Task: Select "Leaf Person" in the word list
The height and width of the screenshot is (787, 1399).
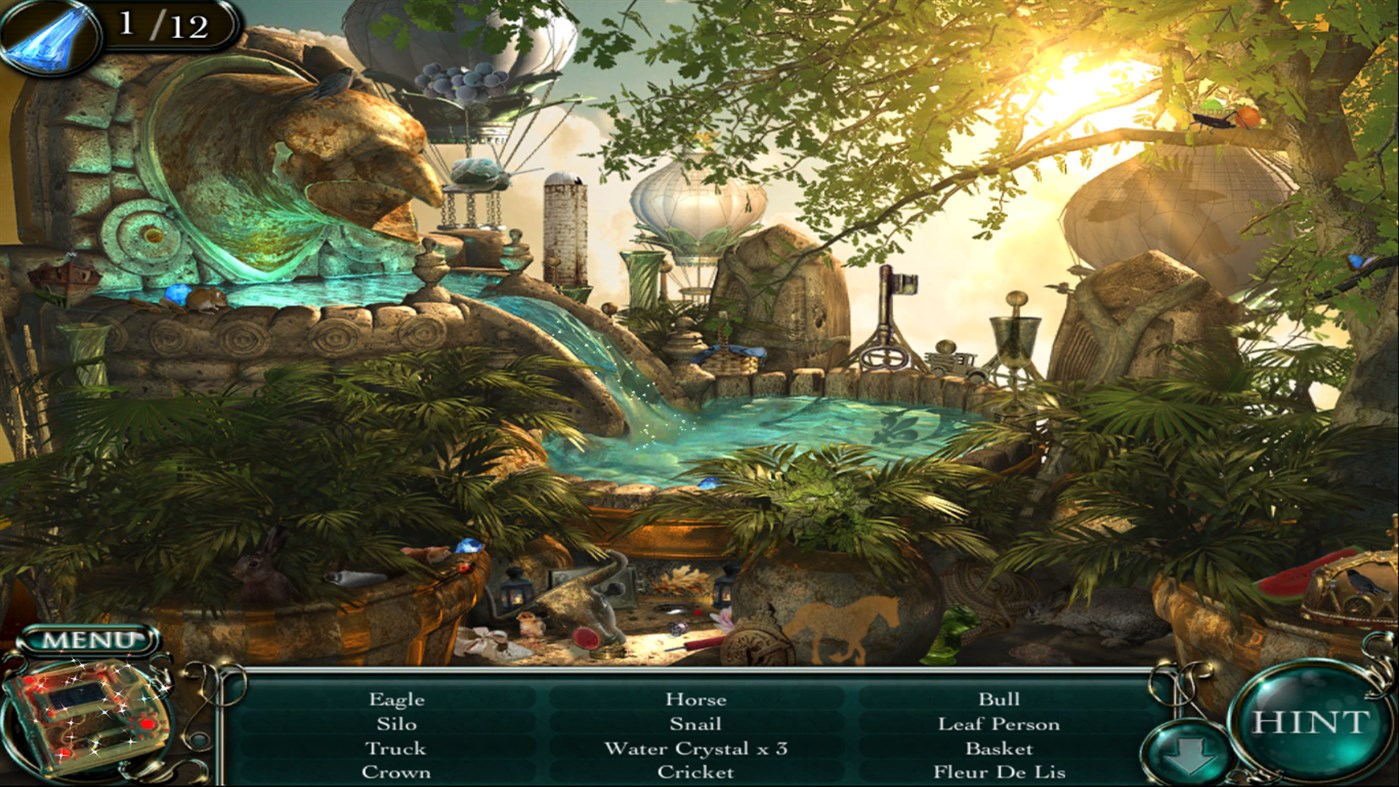Action: 999,723
